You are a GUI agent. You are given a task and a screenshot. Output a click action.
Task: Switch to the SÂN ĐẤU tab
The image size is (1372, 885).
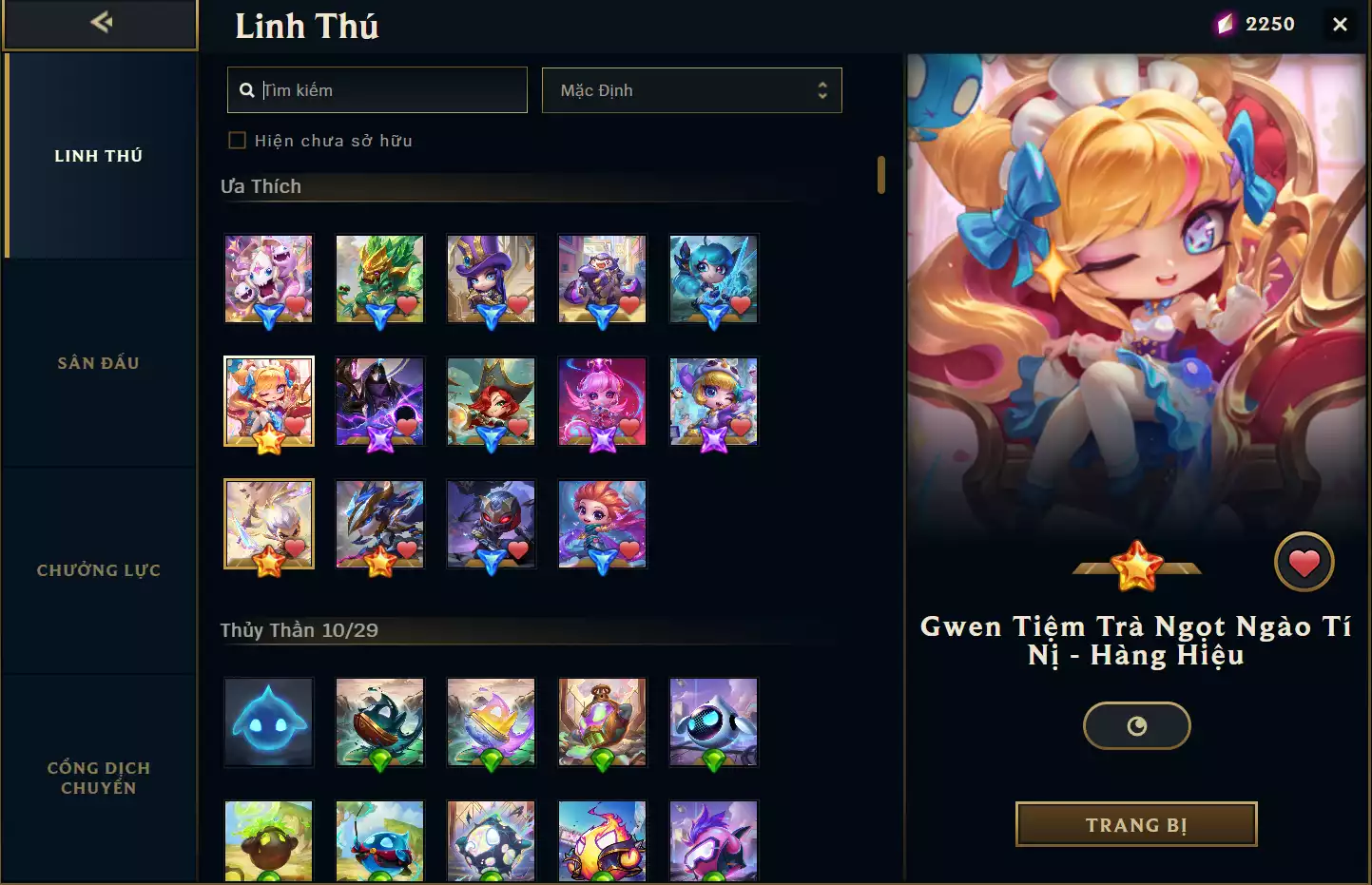98,362
